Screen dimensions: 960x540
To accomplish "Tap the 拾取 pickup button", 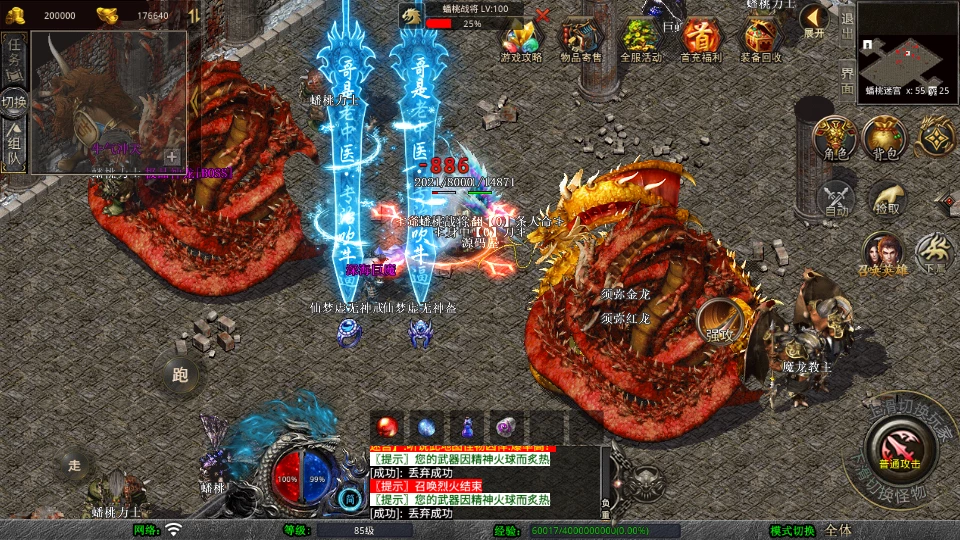I will pyautogui.click(x=886, y=198).
